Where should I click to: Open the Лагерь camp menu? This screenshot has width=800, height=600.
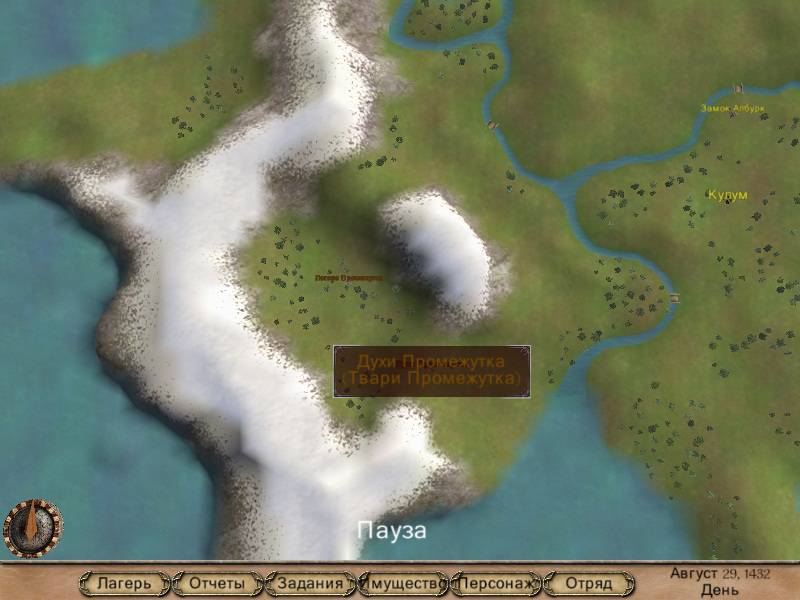coord(124,583)
